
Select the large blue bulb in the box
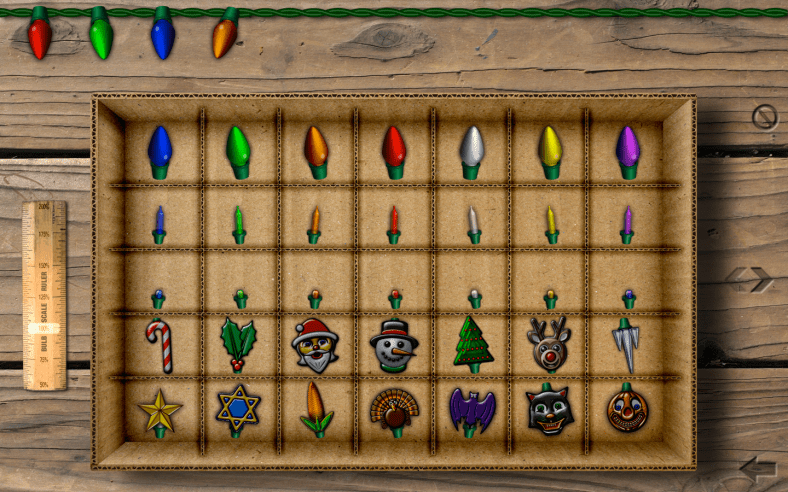point(160,148)
